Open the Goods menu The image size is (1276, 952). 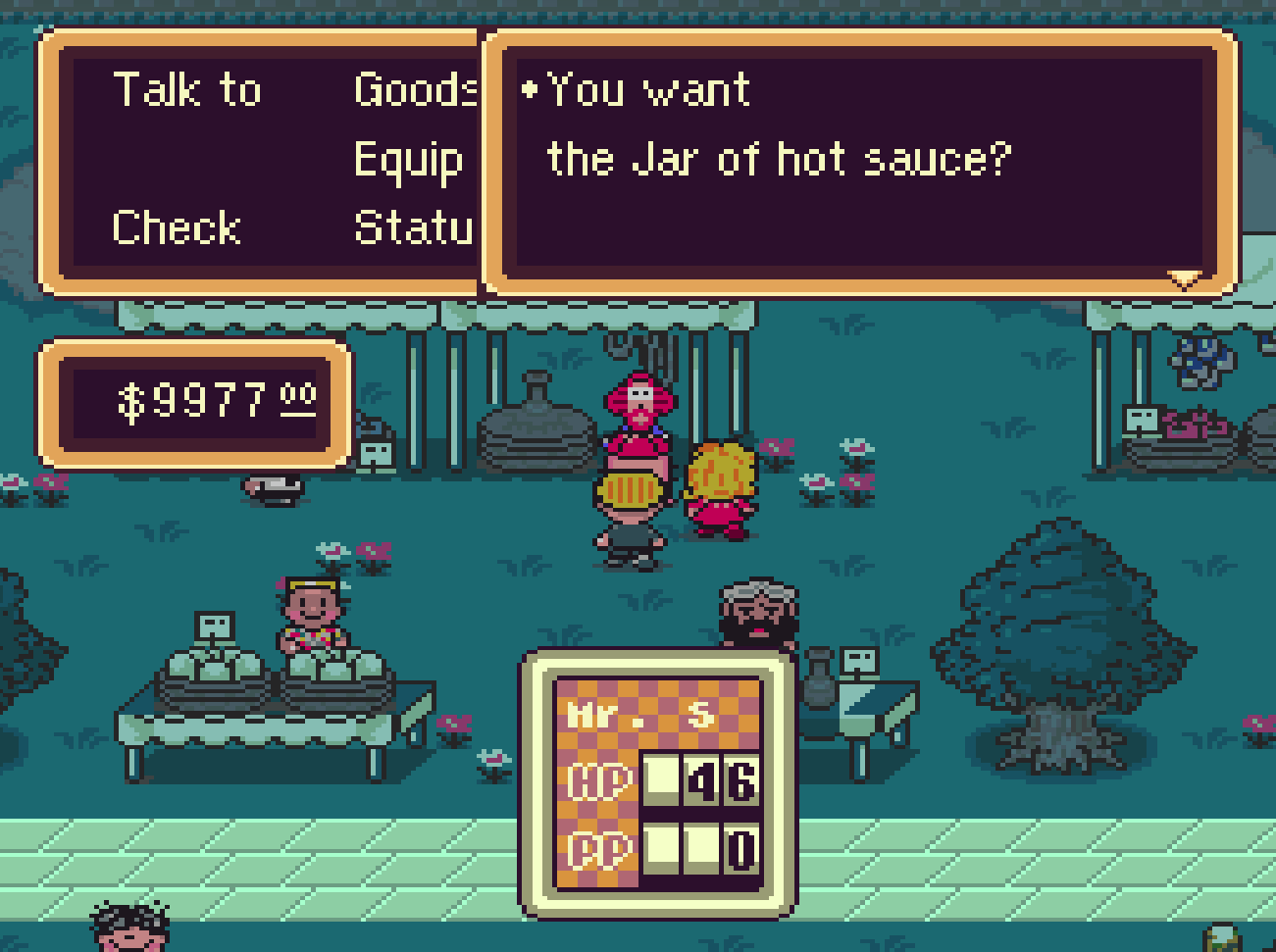(x=415, y=90)
